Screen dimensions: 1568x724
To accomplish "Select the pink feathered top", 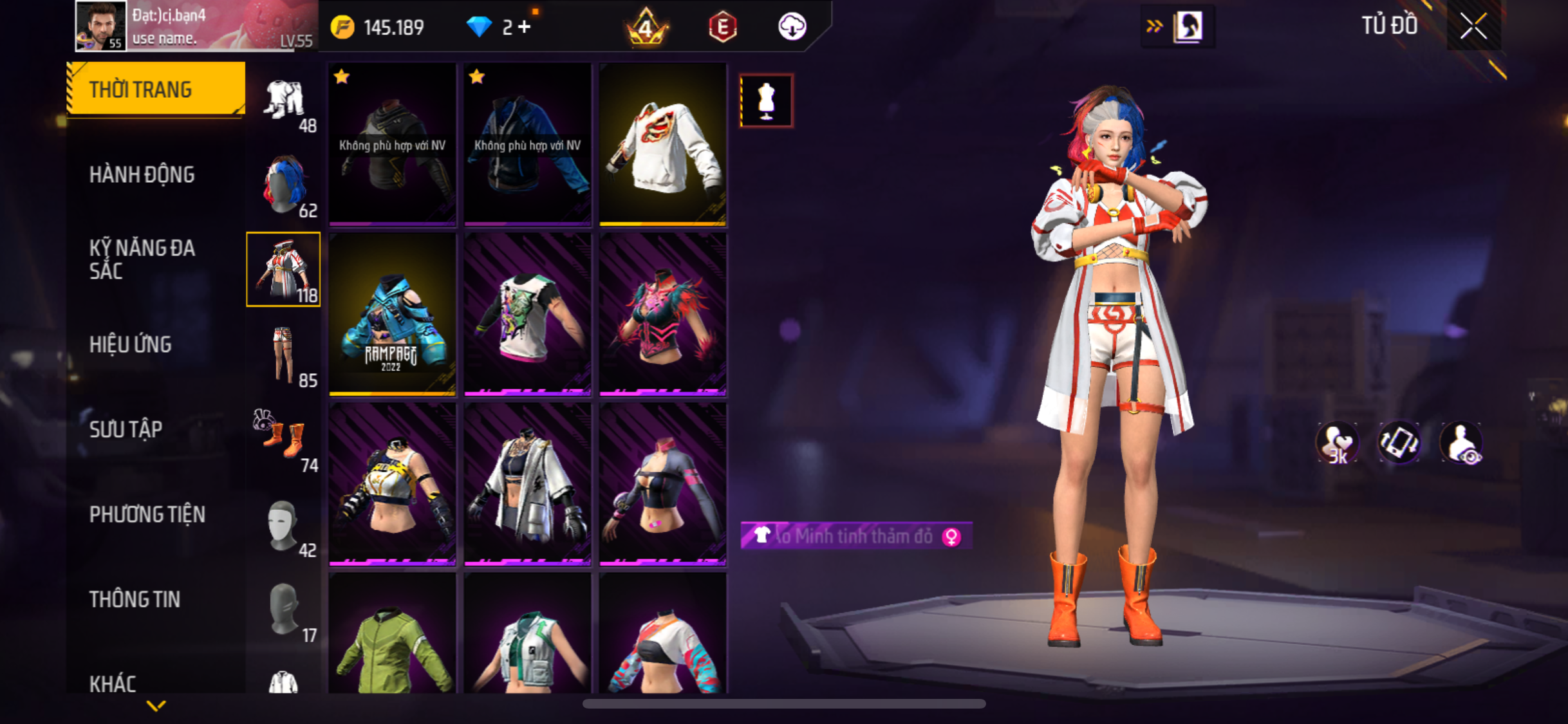I will point(663,315).
